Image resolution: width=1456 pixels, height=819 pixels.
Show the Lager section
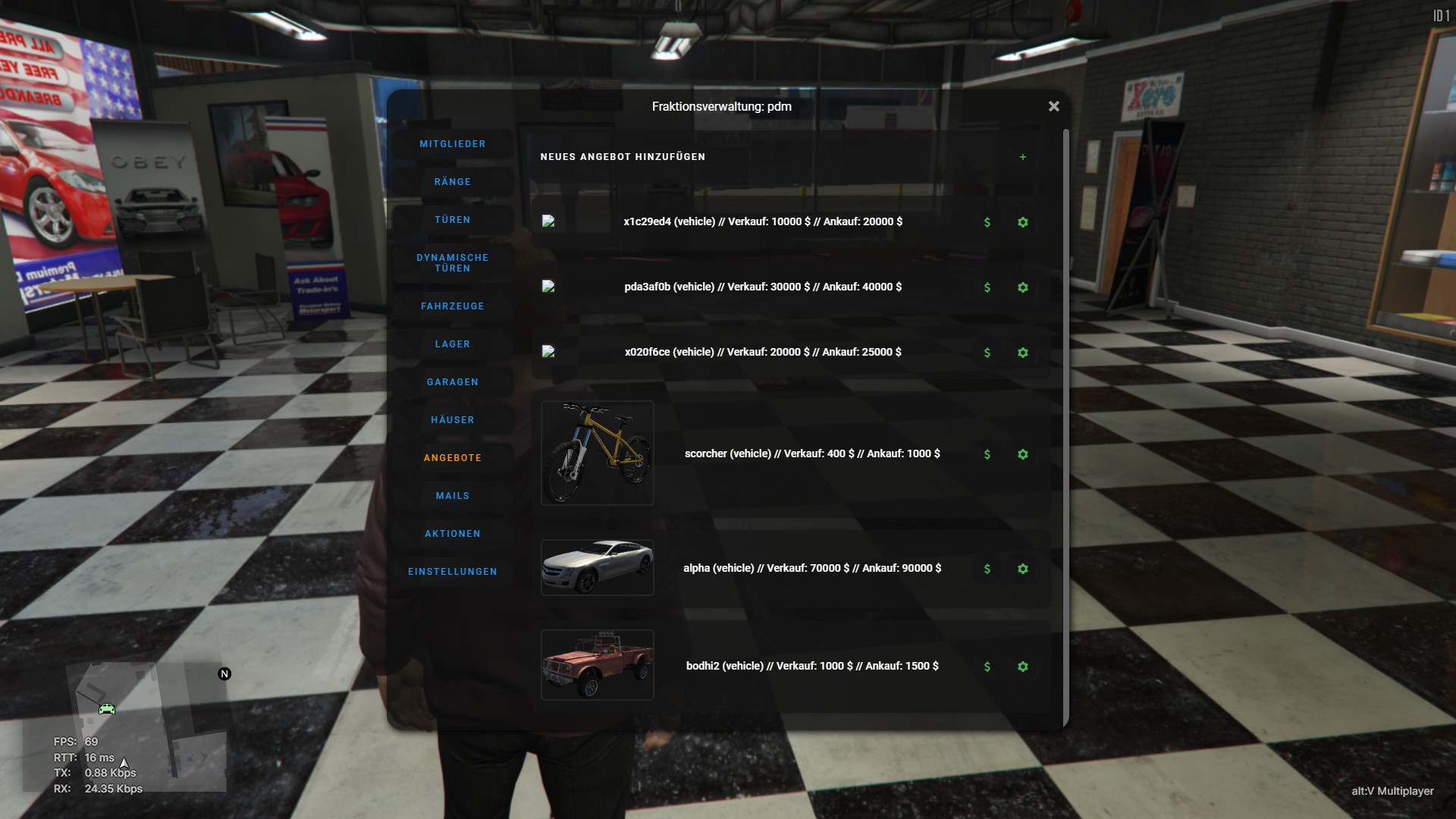click(x=453, y=344)
